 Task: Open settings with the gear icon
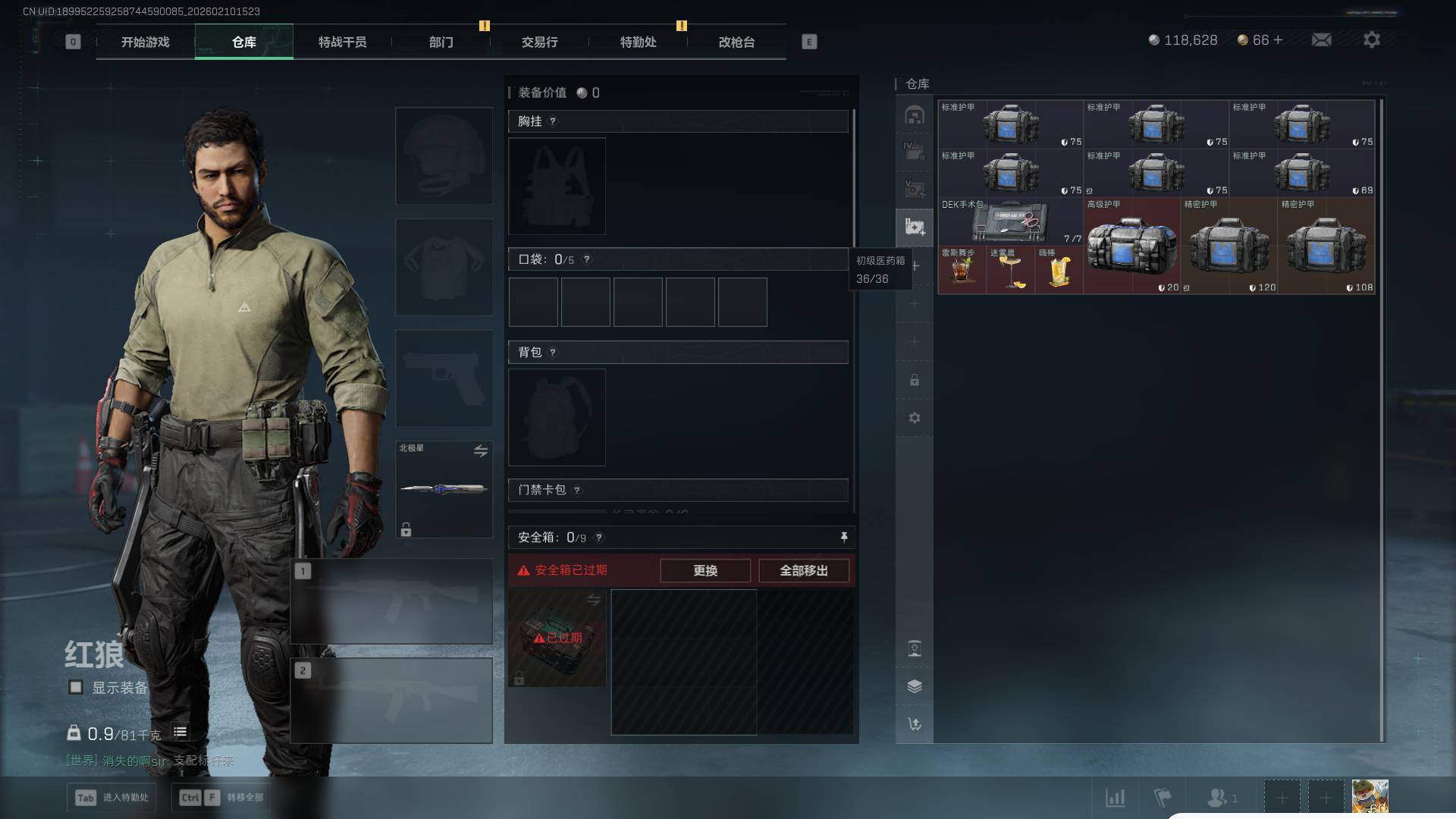click(x=1371, y=39)
